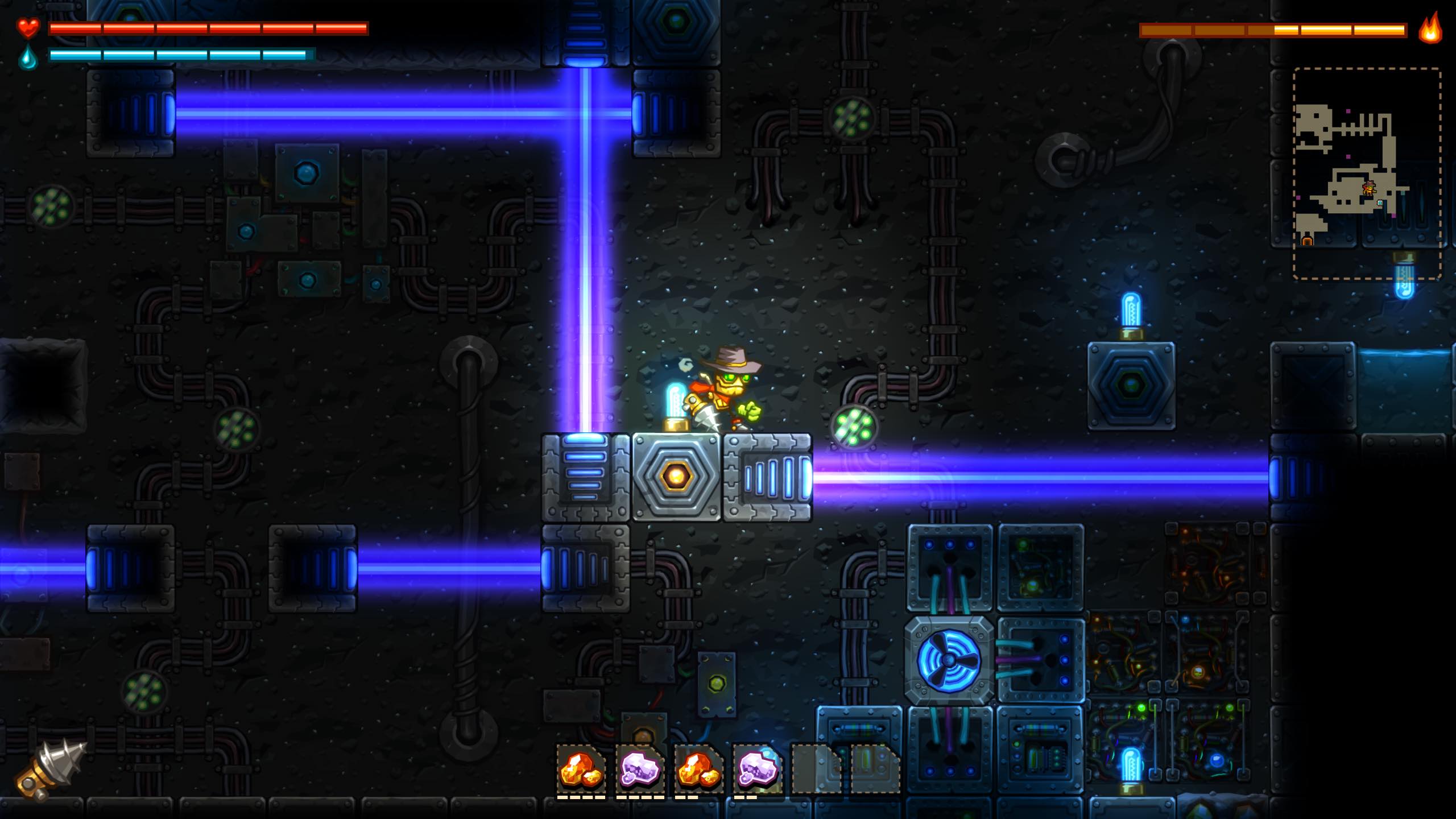
Task: Pick the orange ore slot with two bars
Action: pos(698,769)
